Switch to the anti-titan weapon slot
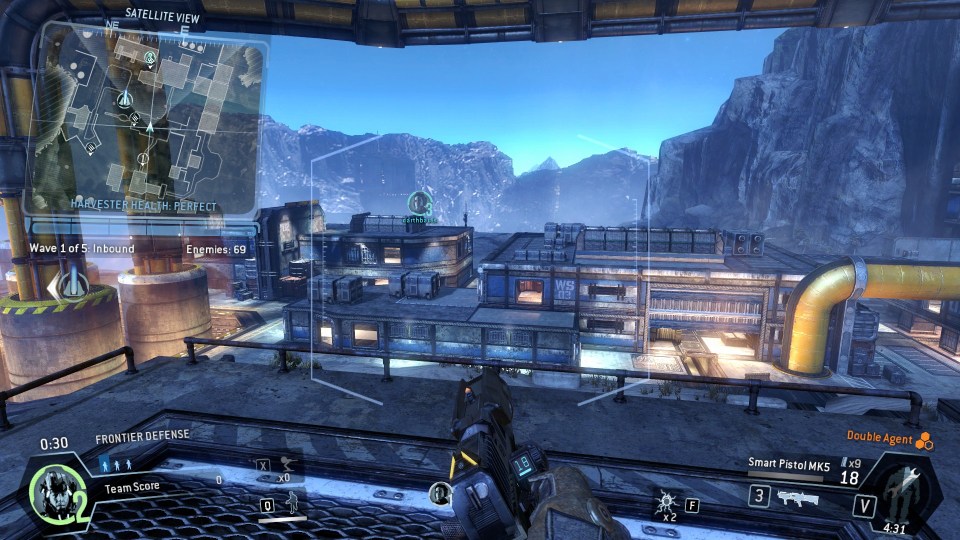 (797, 497)
